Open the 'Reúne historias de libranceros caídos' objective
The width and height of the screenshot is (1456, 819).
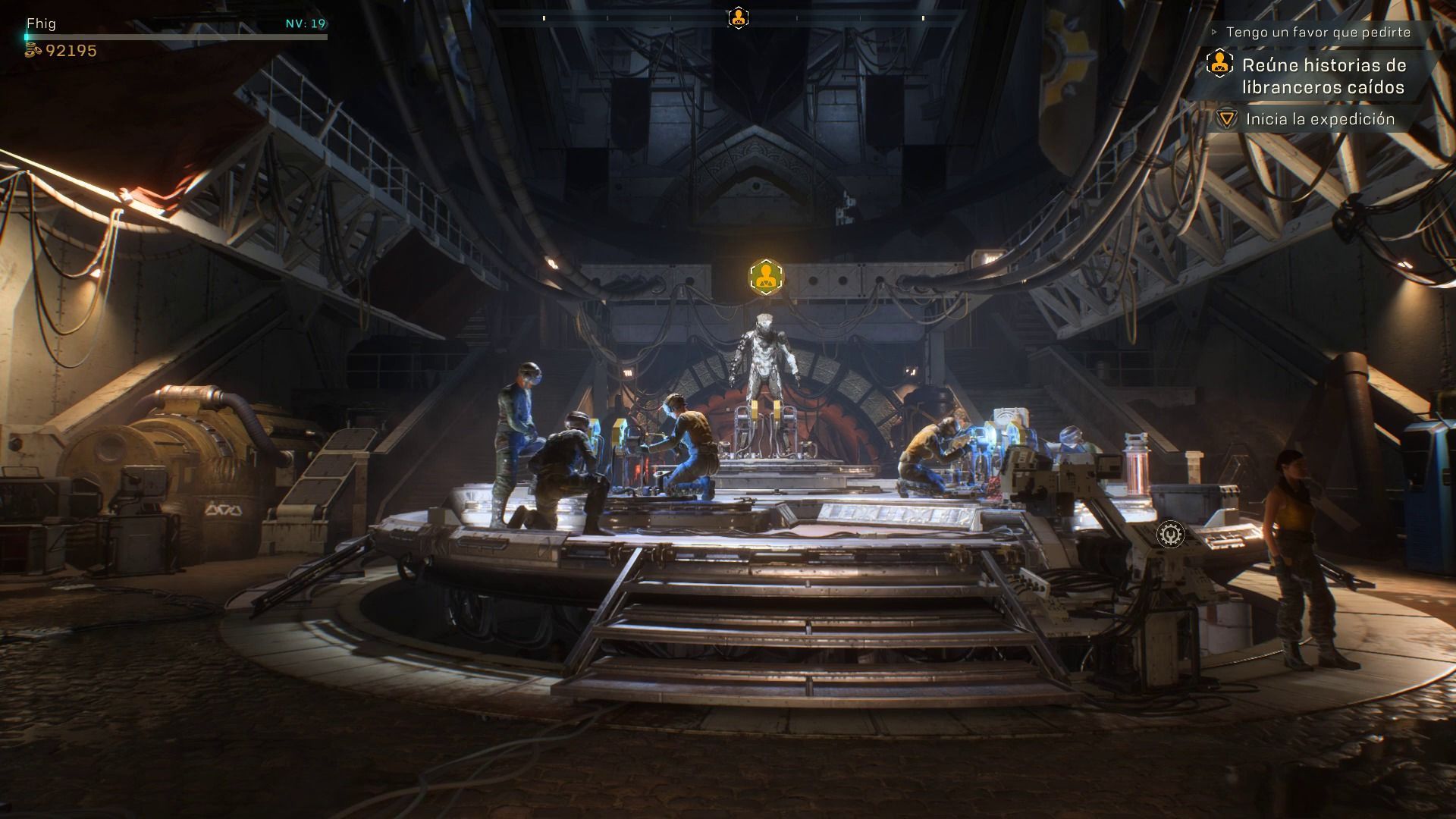tap(1323, 76)
